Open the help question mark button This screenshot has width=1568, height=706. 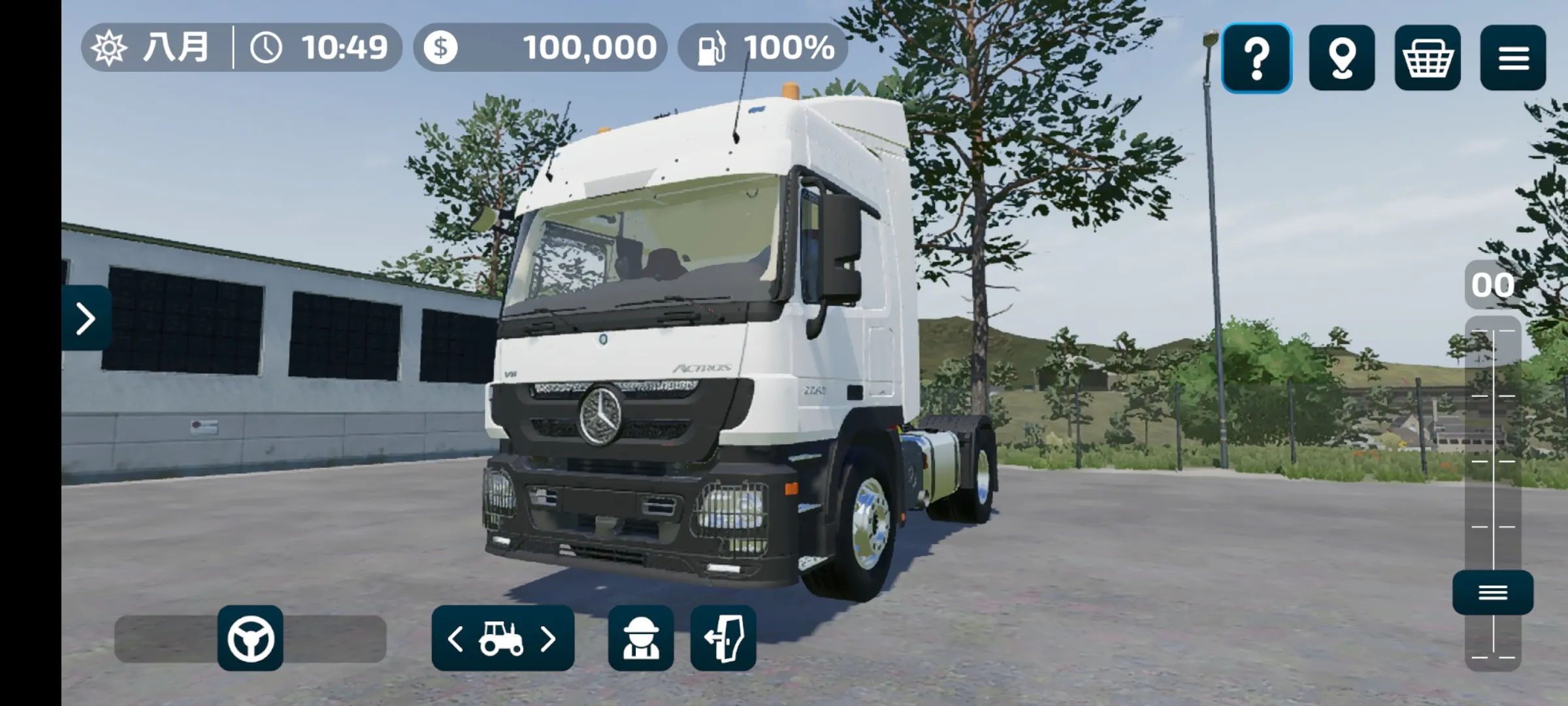[x=1256, y=58]
